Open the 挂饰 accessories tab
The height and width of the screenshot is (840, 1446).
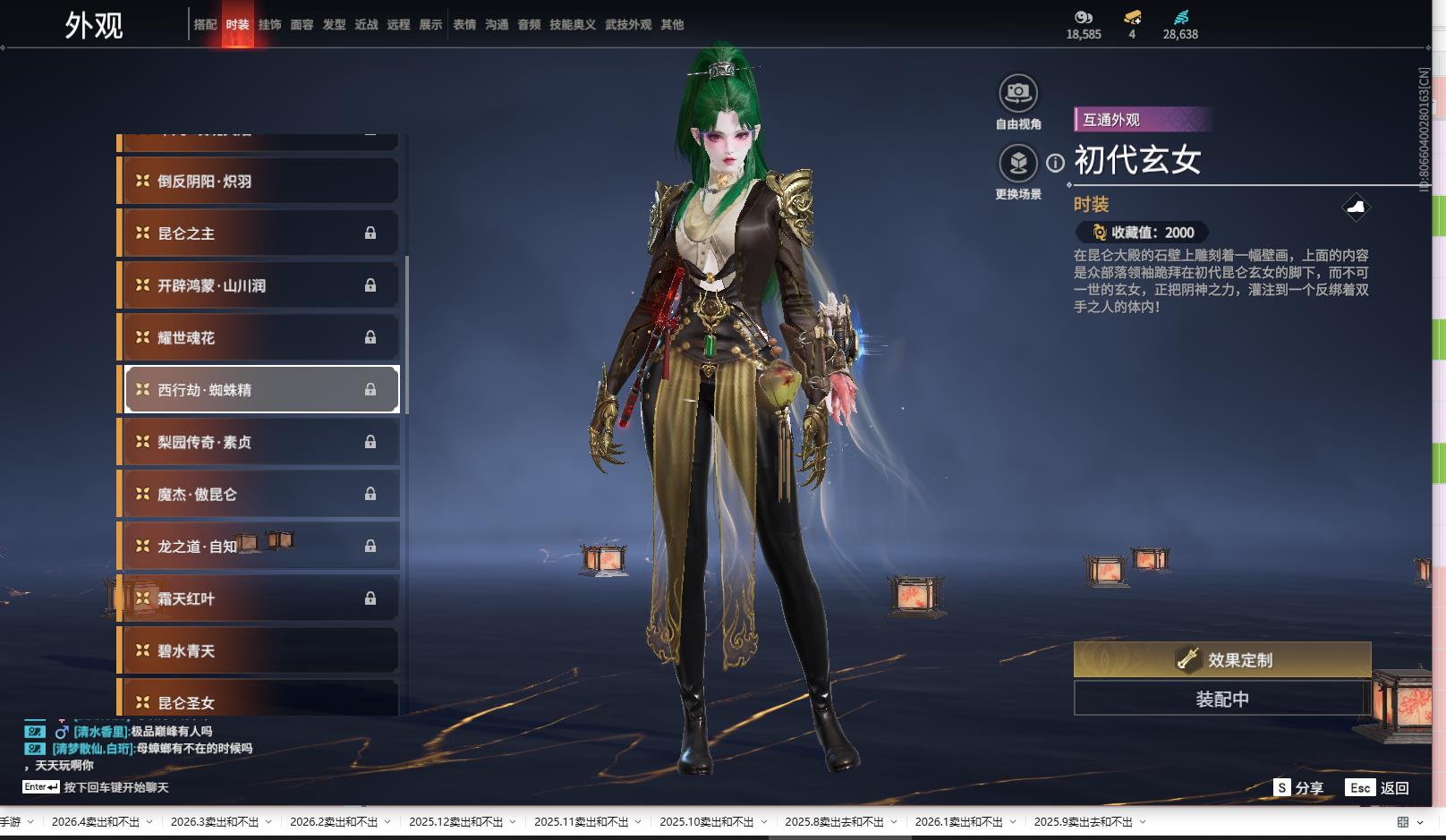[269, 25]
